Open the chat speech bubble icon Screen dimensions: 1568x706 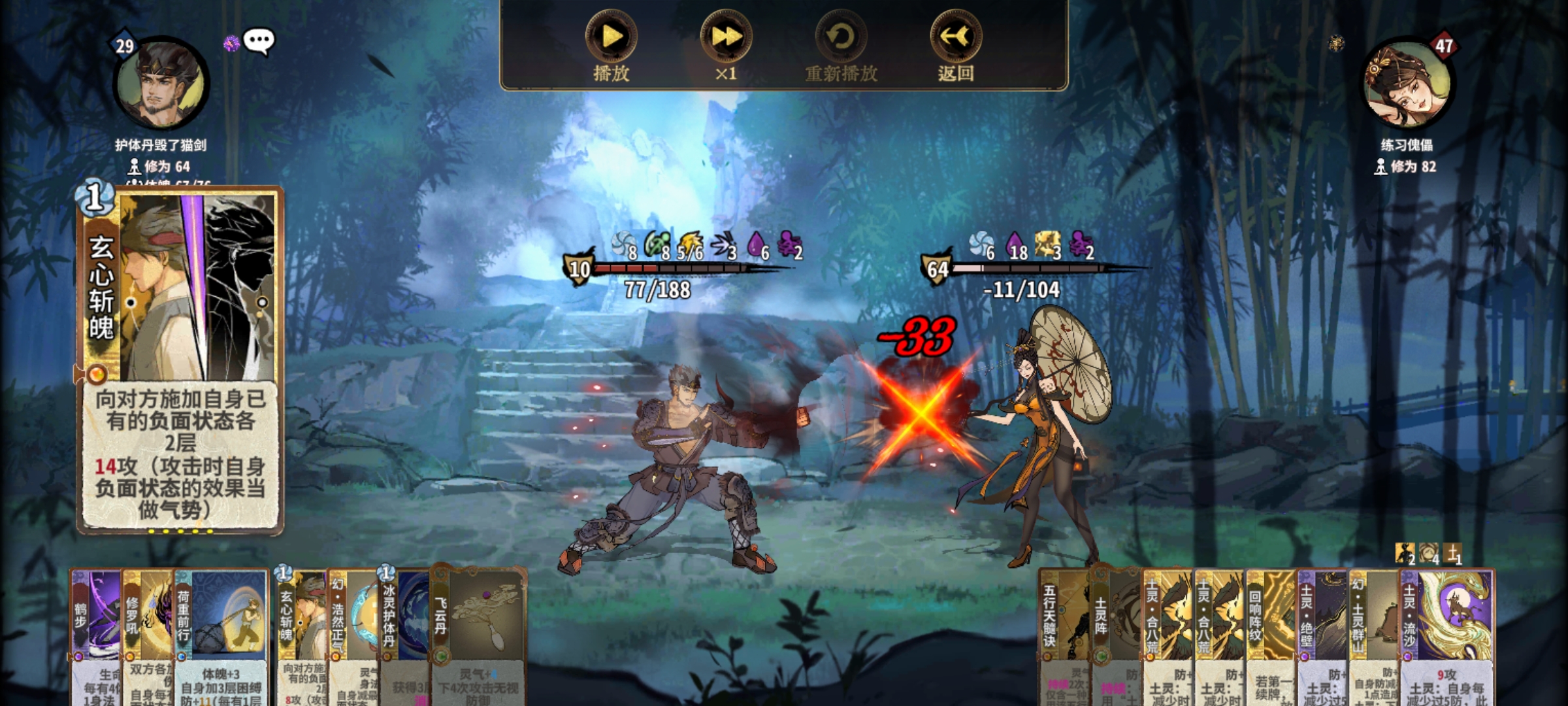[x=259, y=42]
